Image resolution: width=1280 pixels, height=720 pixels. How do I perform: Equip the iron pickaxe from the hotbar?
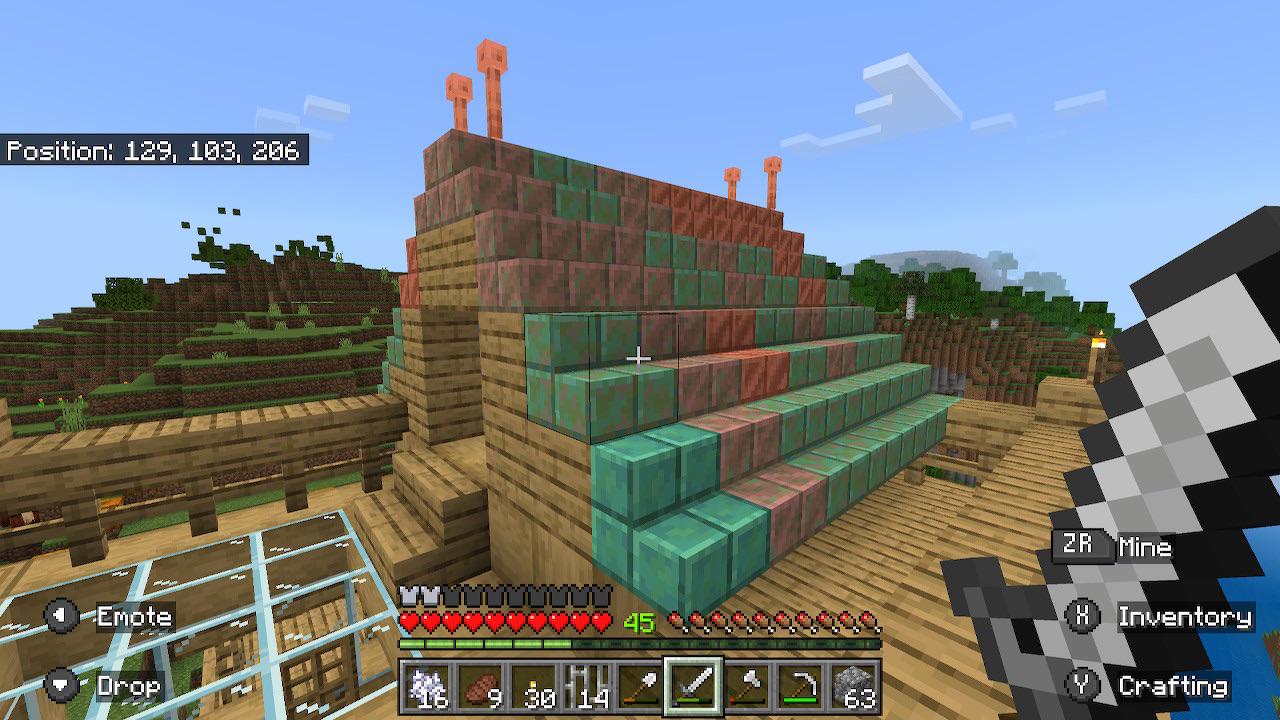(x=799, y=689)
